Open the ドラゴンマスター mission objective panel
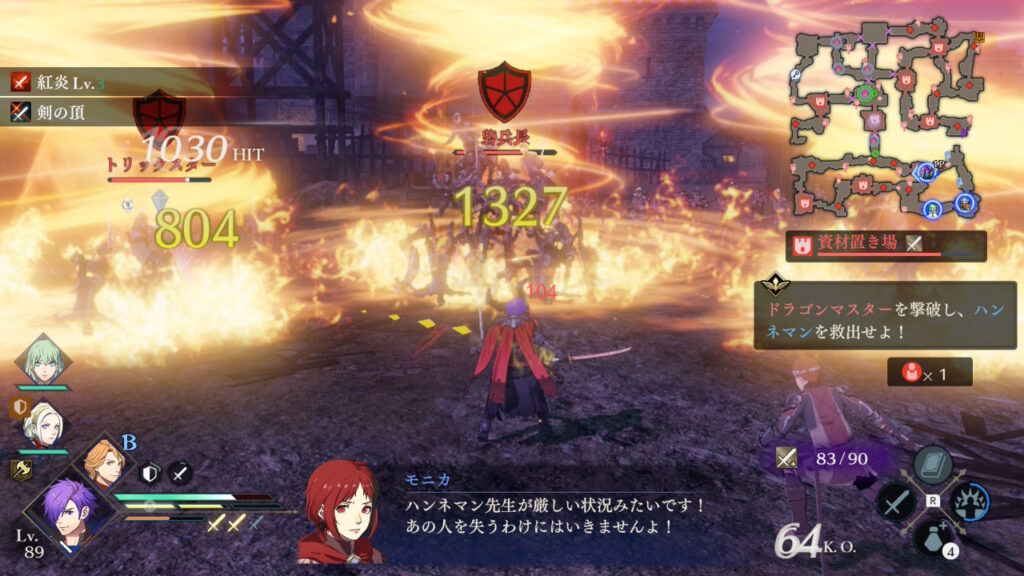 coord(863,314)
